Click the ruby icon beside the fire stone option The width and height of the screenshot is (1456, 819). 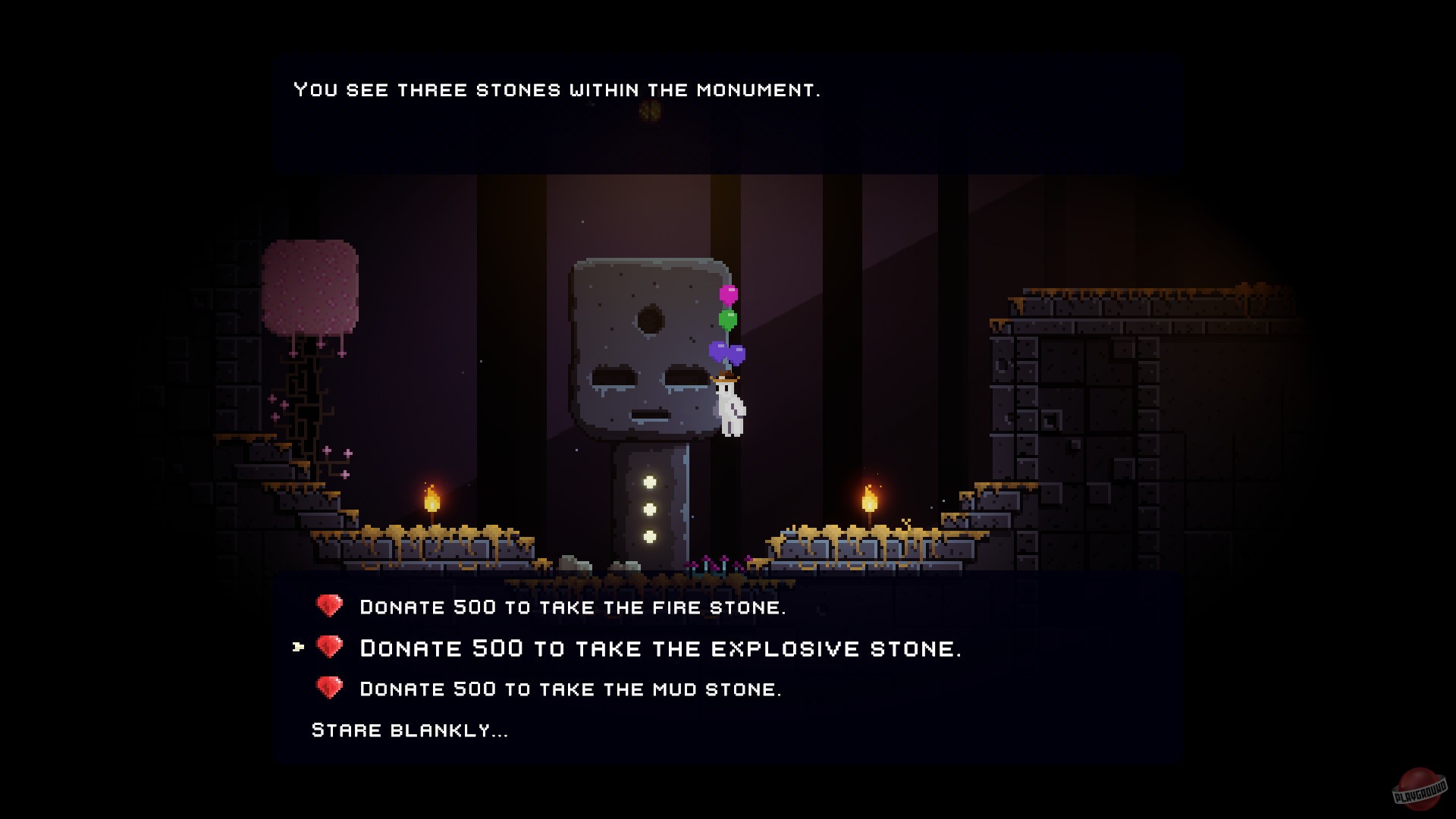331,607
